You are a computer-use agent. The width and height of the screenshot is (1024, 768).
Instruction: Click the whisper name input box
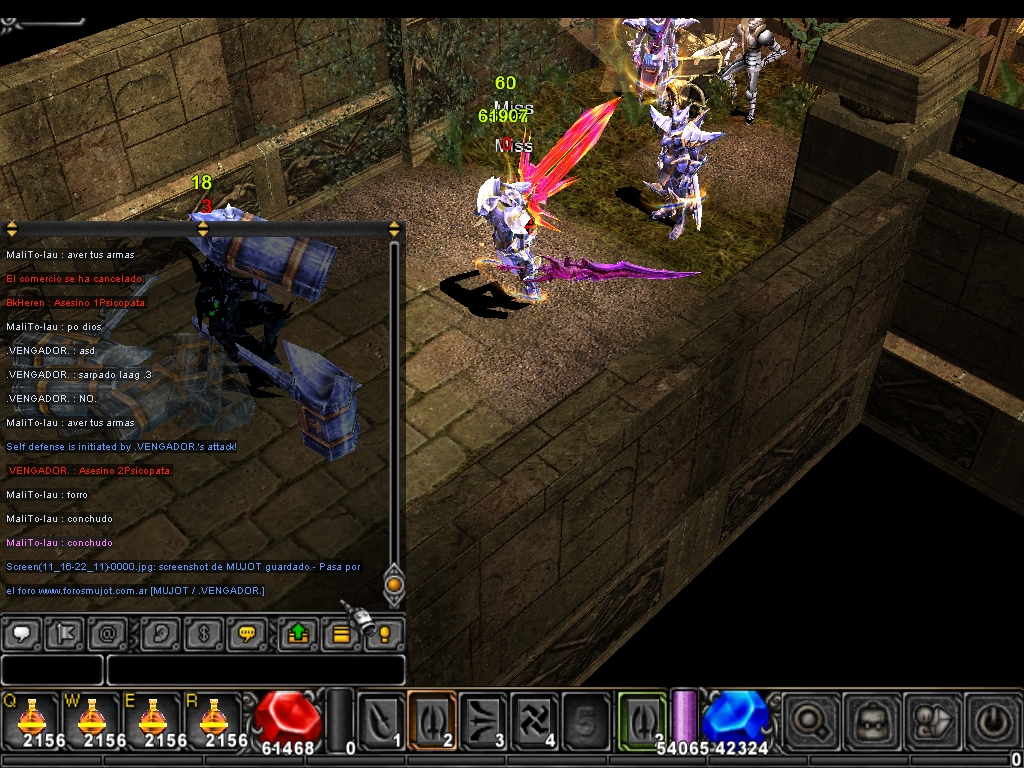(52, 670)
